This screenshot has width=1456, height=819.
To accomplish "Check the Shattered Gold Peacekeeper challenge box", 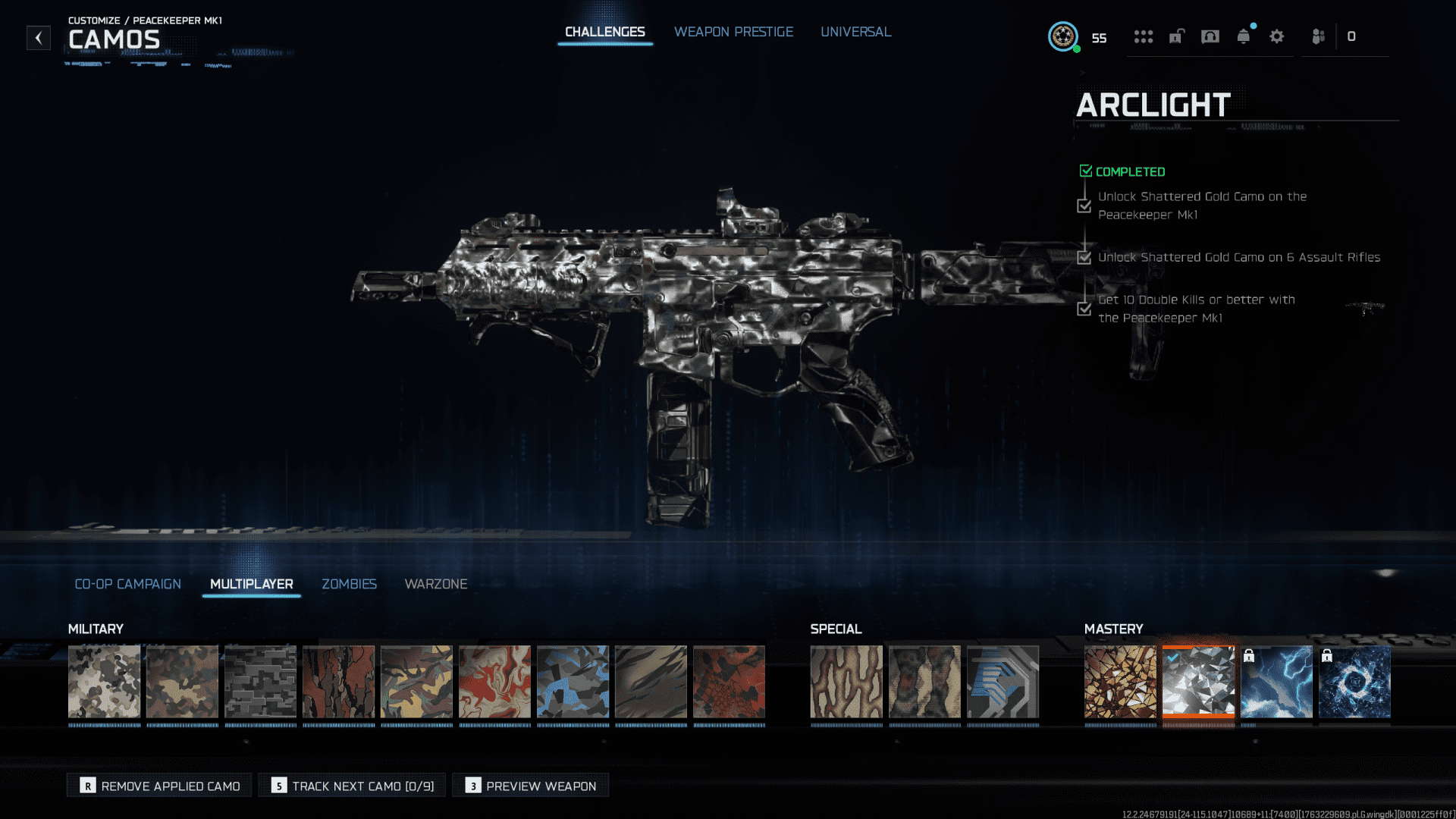I will [x=1084, y=206].
